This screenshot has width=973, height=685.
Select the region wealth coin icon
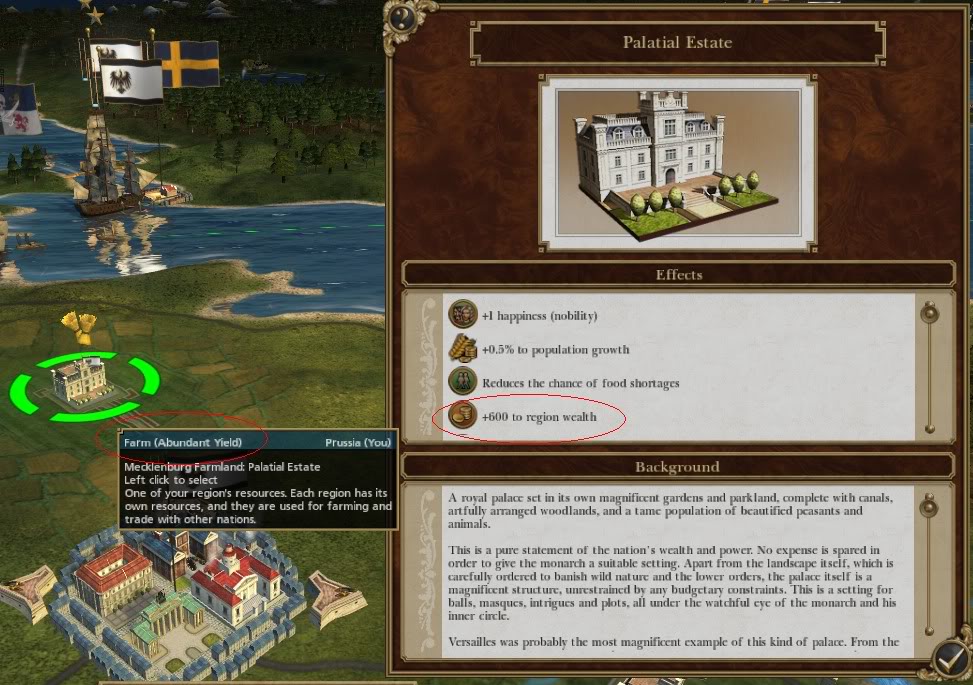click(462, 416)
